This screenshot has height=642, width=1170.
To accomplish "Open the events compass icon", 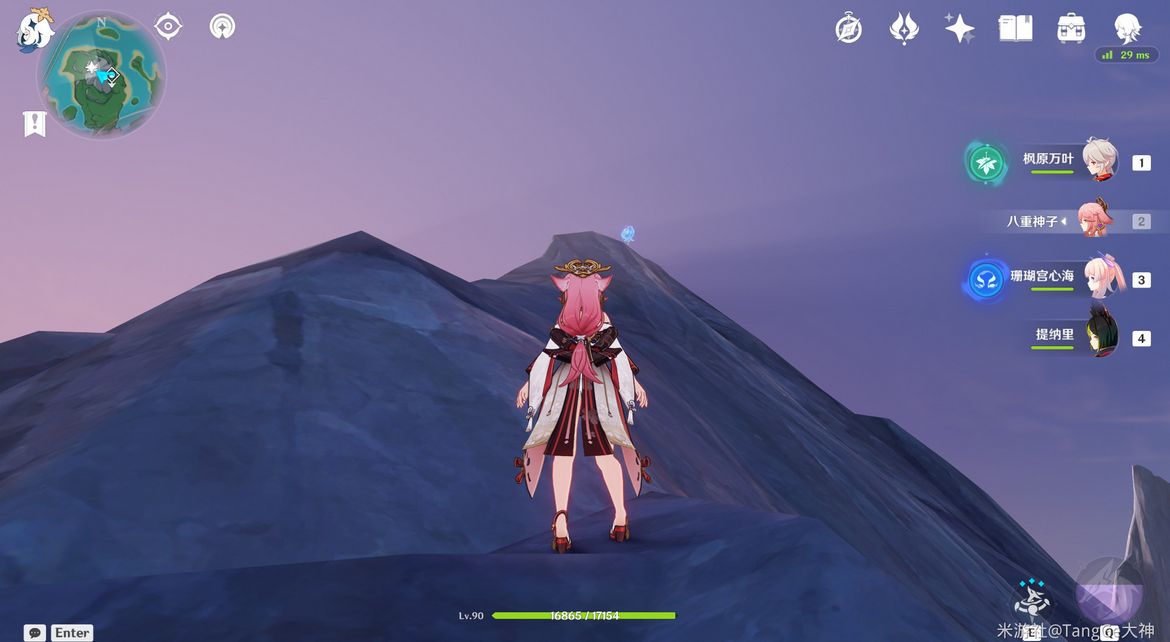I will [x=848, y=29].
